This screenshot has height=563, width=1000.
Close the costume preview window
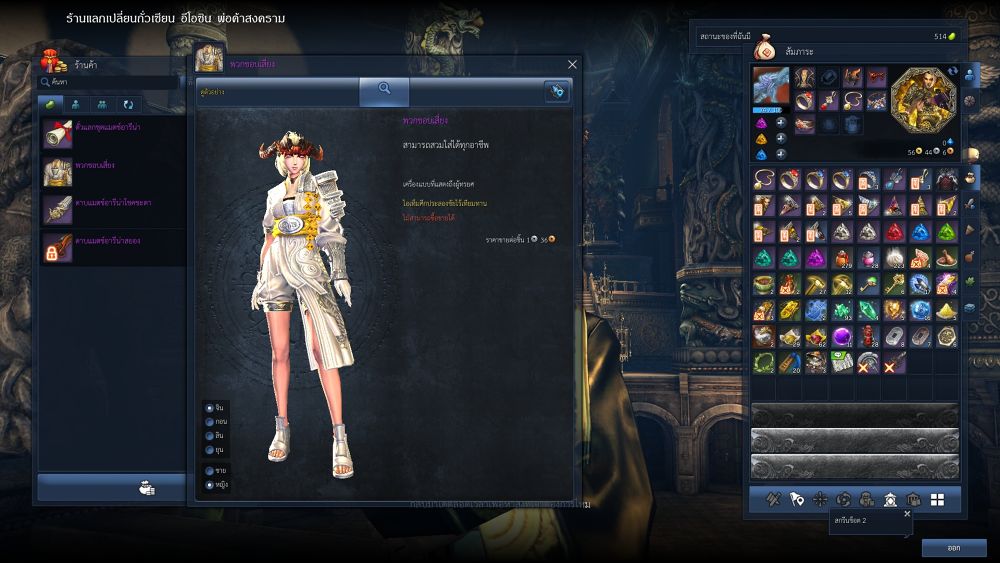pyautogui.click(x=572, y=64)
